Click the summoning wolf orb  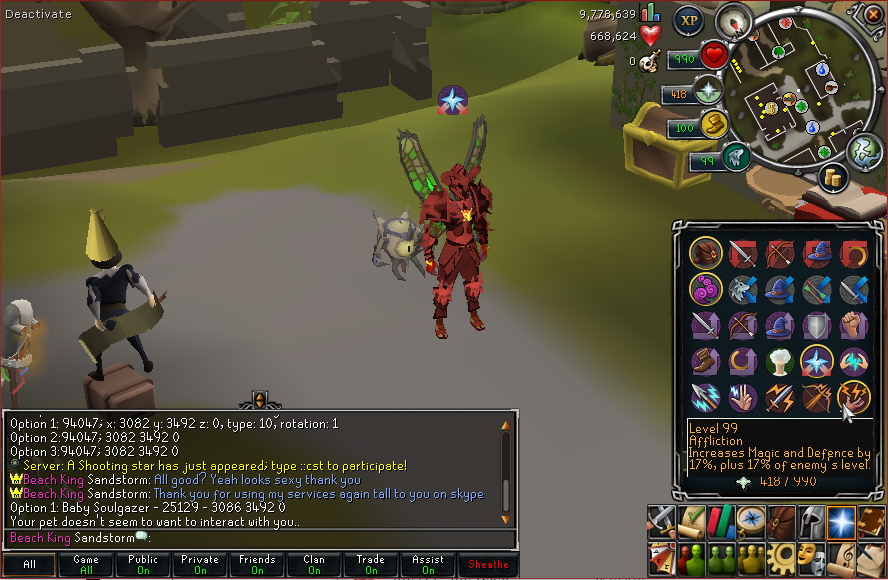[735, 157]
